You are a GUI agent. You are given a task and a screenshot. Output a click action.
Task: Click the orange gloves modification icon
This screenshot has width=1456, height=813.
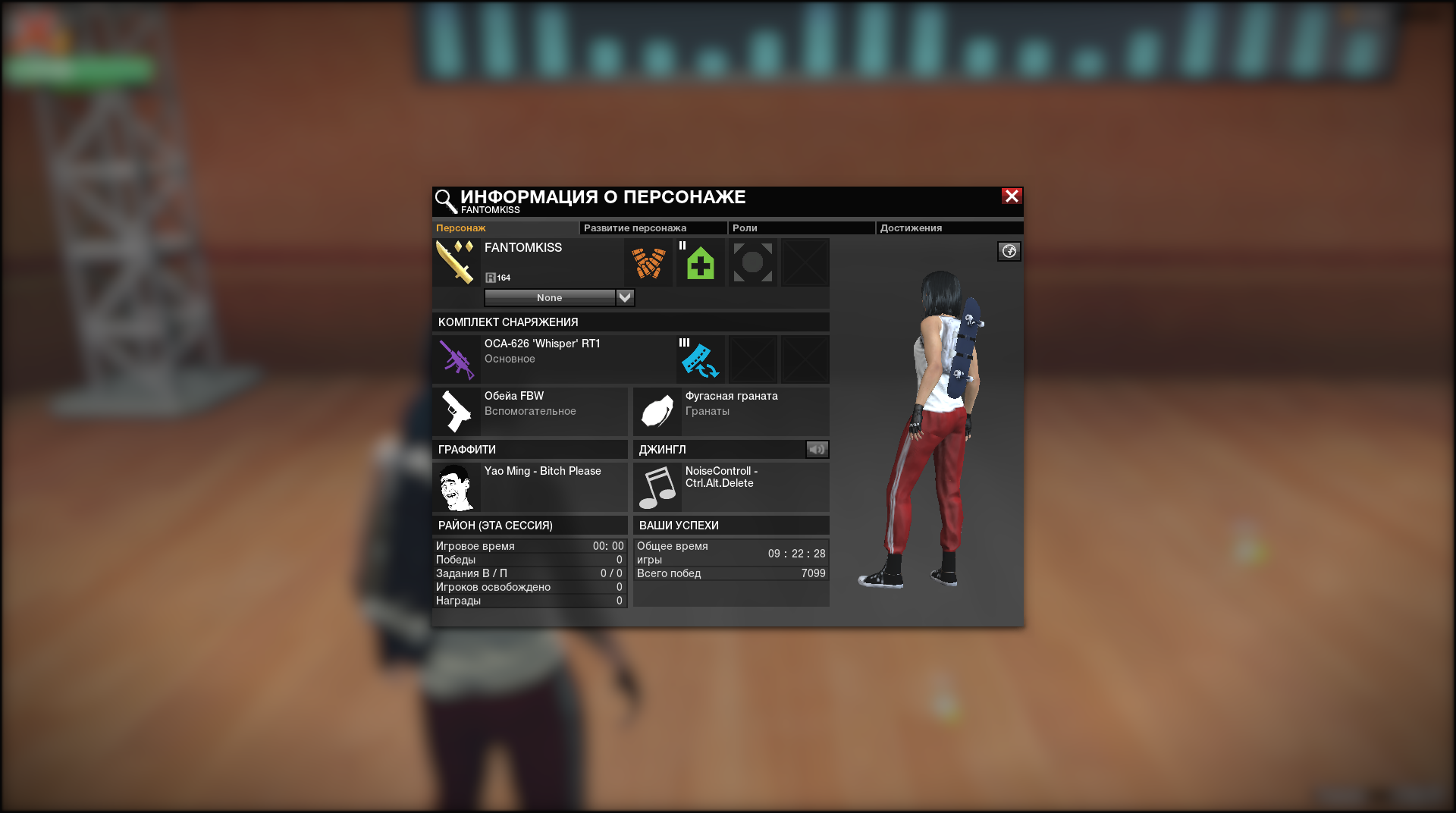[648, 263]
